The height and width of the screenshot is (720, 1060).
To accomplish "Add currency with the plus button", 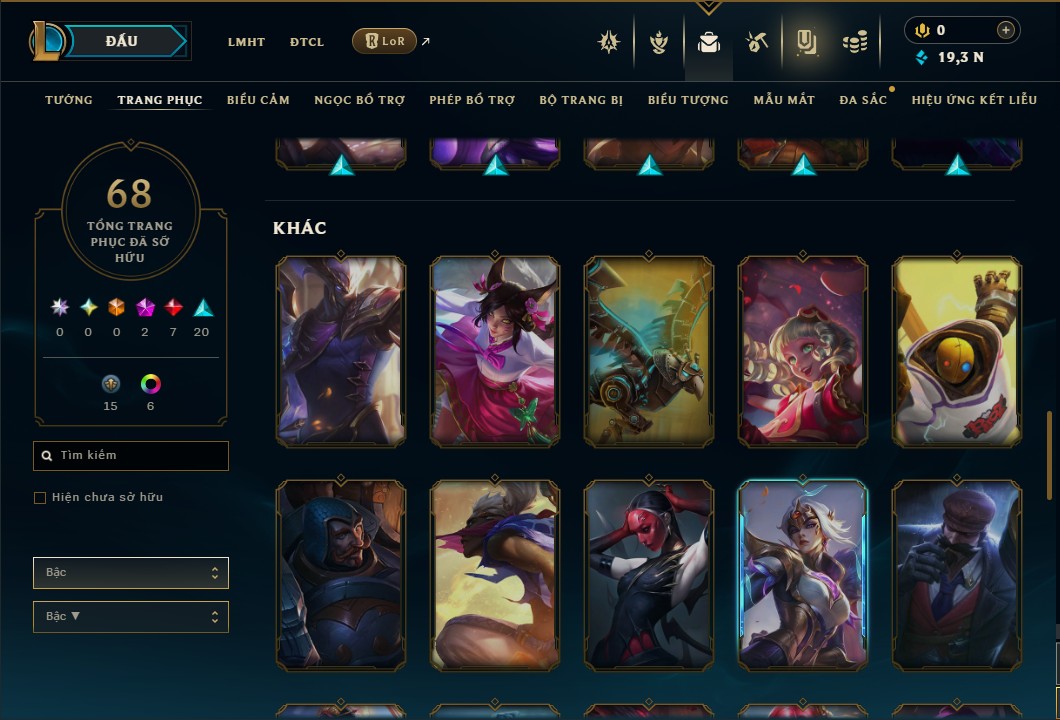I will coord(1006,31).
